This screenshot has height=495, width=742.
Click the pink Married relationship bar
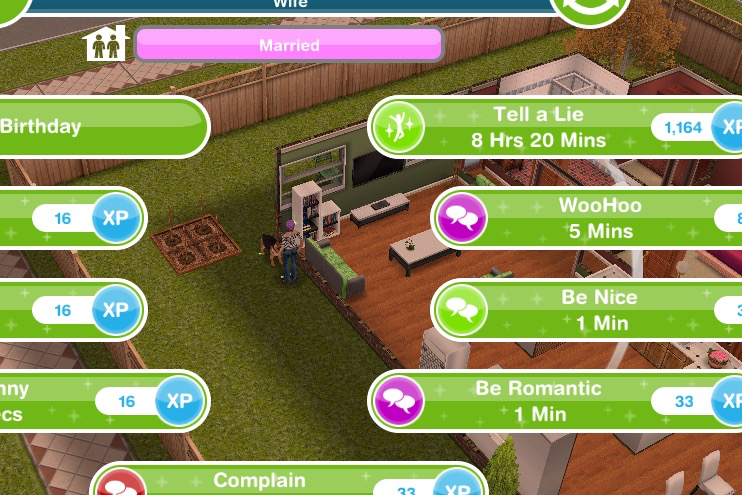[289, 45]
